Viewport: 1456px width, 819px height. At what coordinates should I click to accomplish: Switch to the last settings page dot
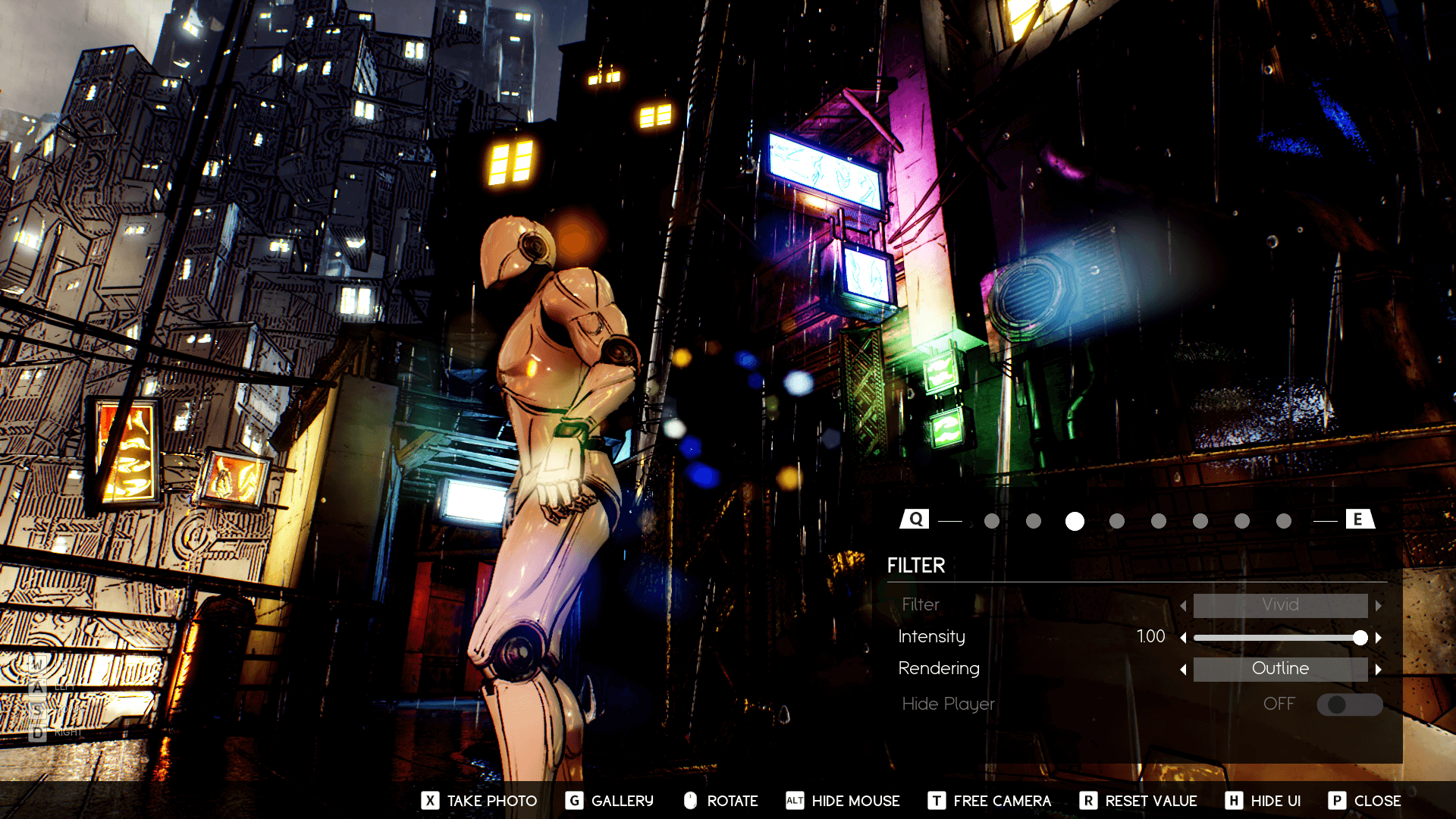point(1283,521)
